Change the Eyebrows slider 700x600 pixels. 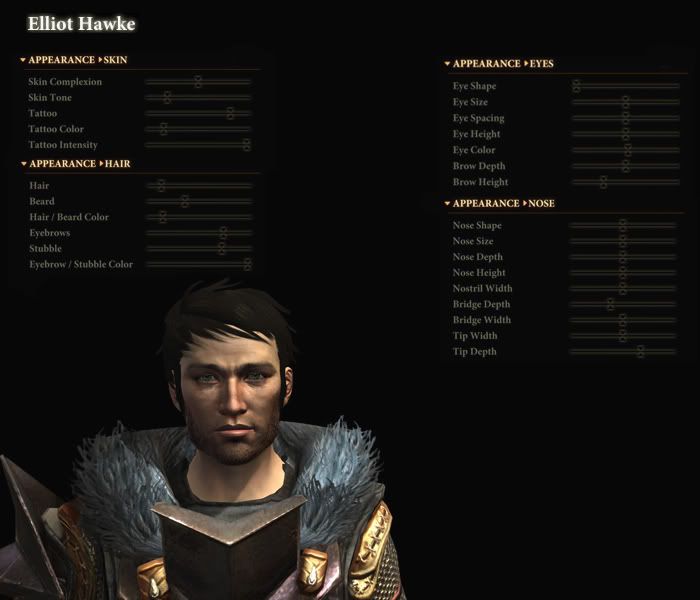pos(223,233)
